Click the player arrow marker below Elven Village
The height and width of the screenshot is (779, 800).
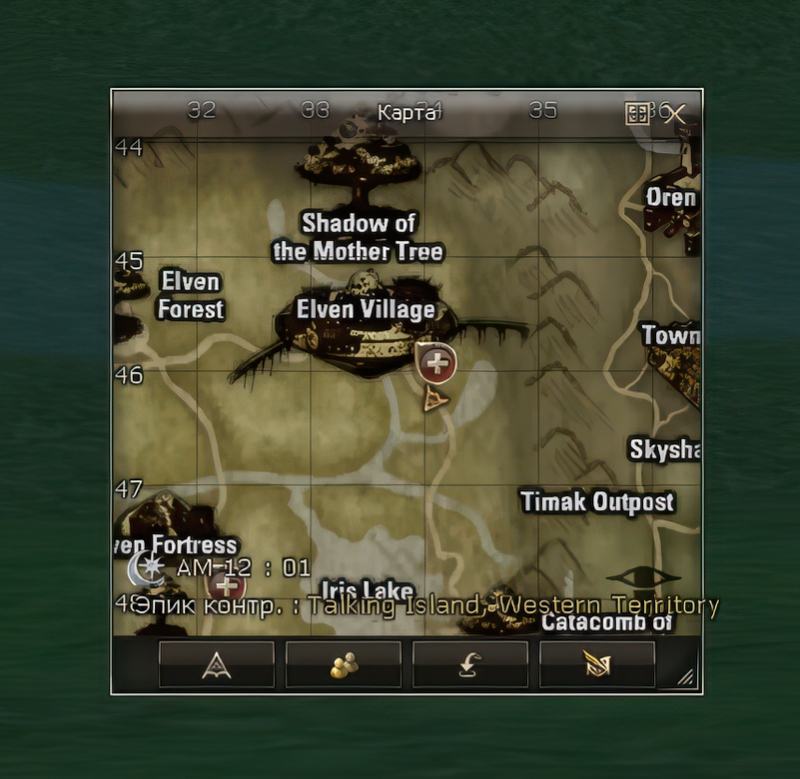pos(435,402)
